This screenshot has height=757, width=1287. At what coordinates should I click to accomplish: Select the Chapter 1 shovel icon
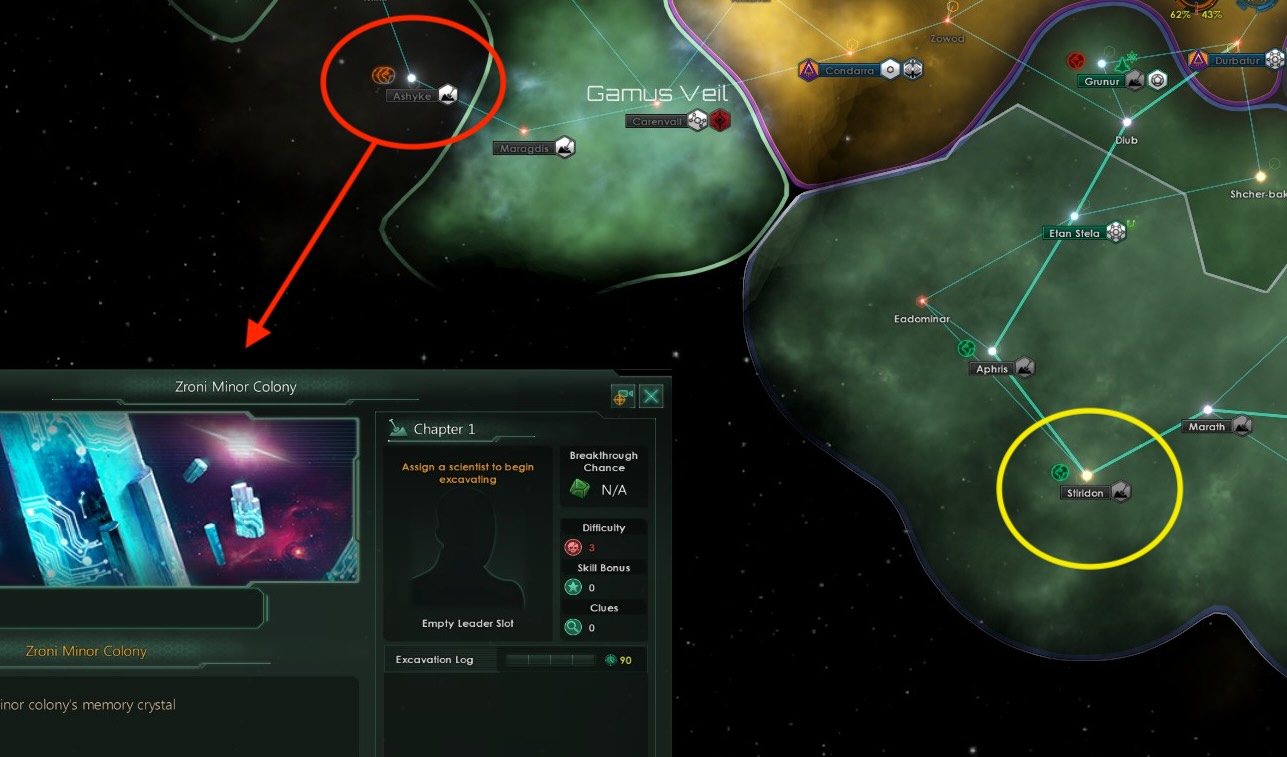click(x=399, y=429)
